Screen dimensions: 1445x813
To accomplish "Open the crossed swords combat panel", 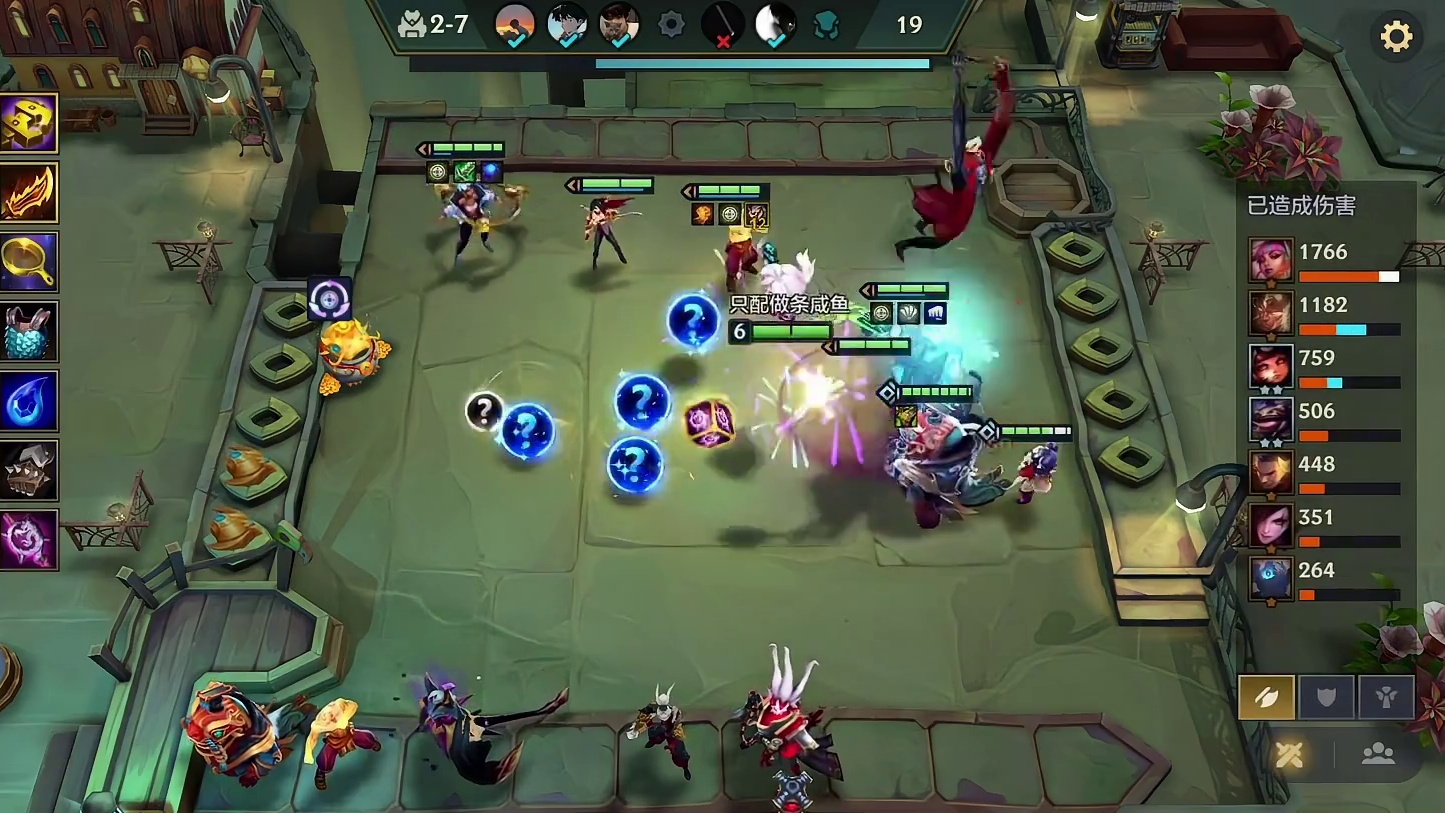I will click(x=1289, y=755).
